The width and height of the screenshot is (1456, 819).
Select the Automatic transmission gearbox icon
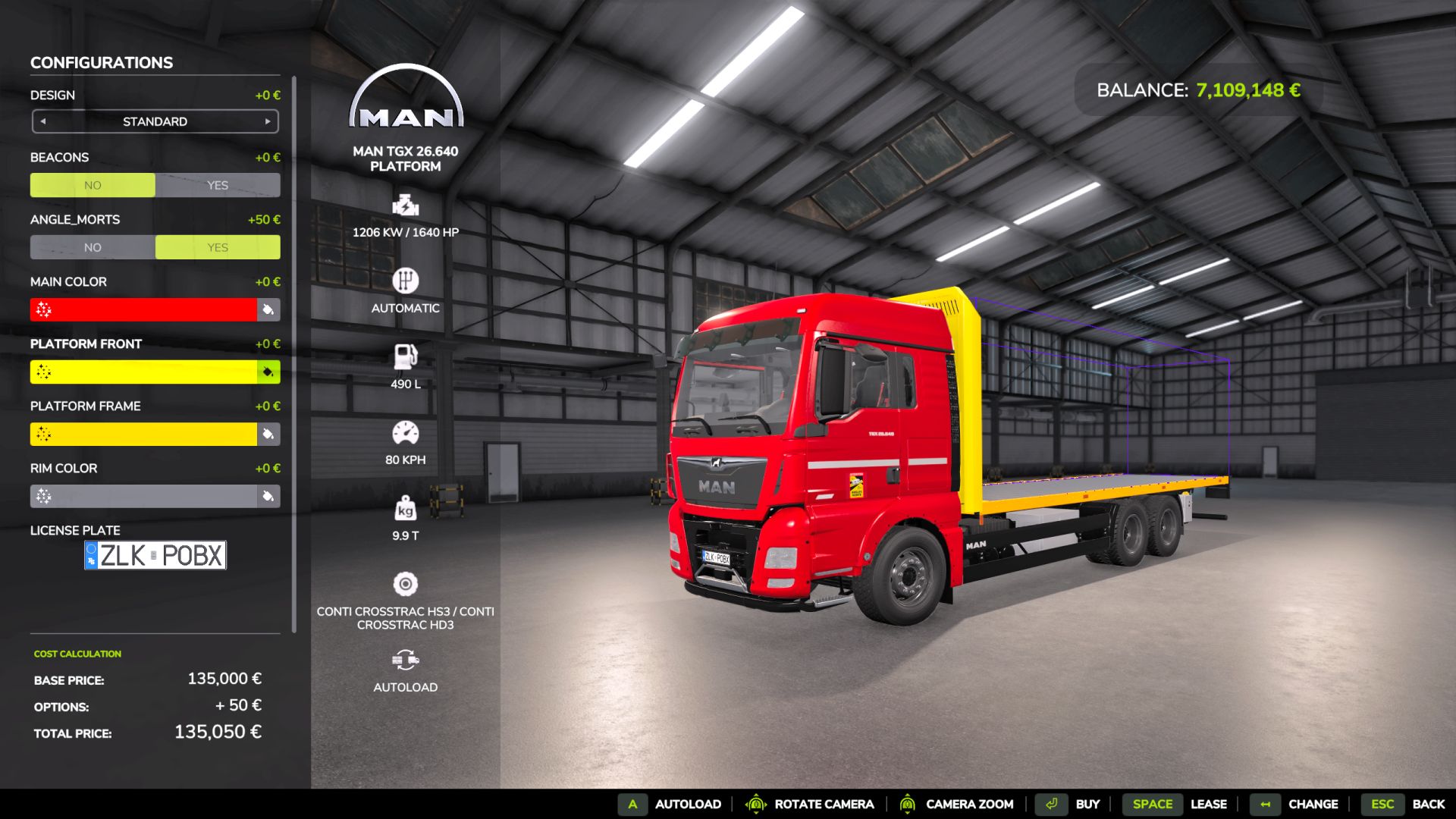click(406, 281)
